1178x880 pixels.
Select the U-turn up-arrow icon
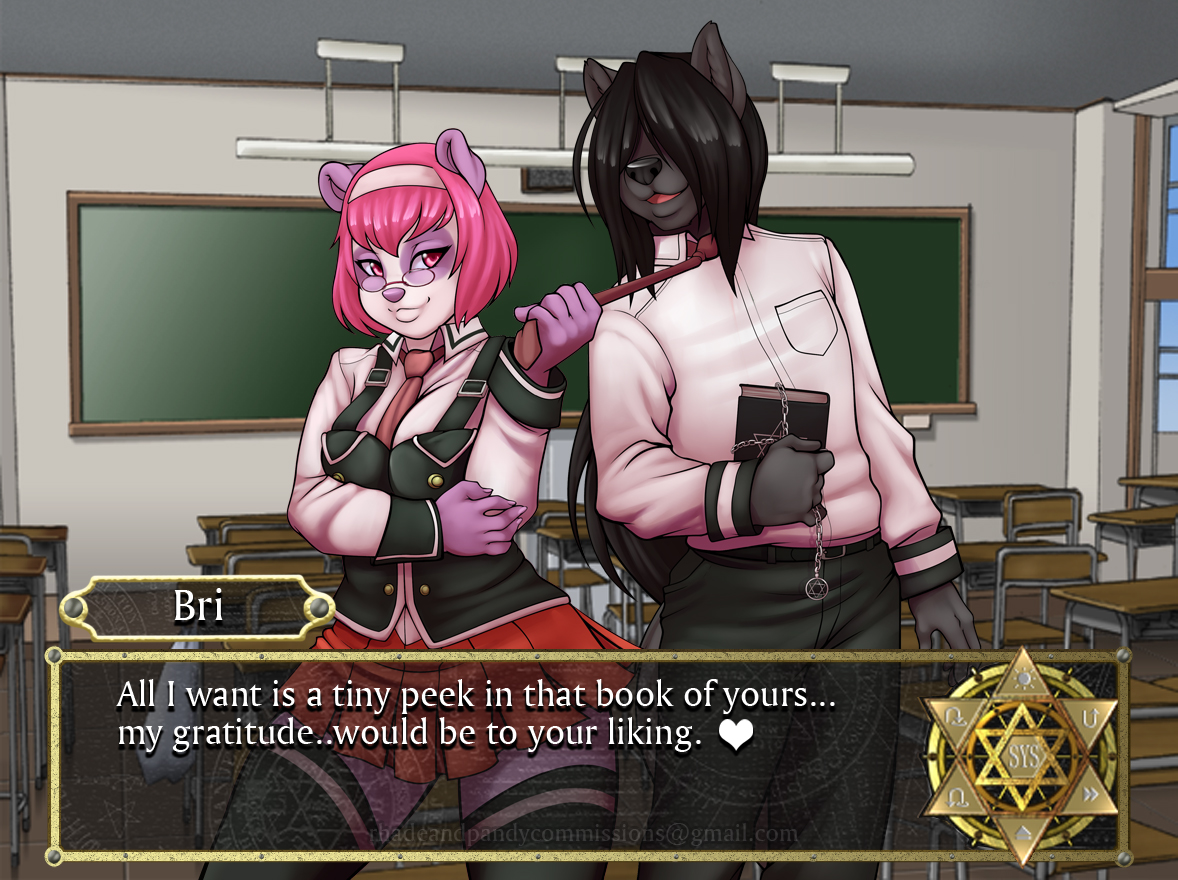pyautogui.click(x=1090, y=716)
